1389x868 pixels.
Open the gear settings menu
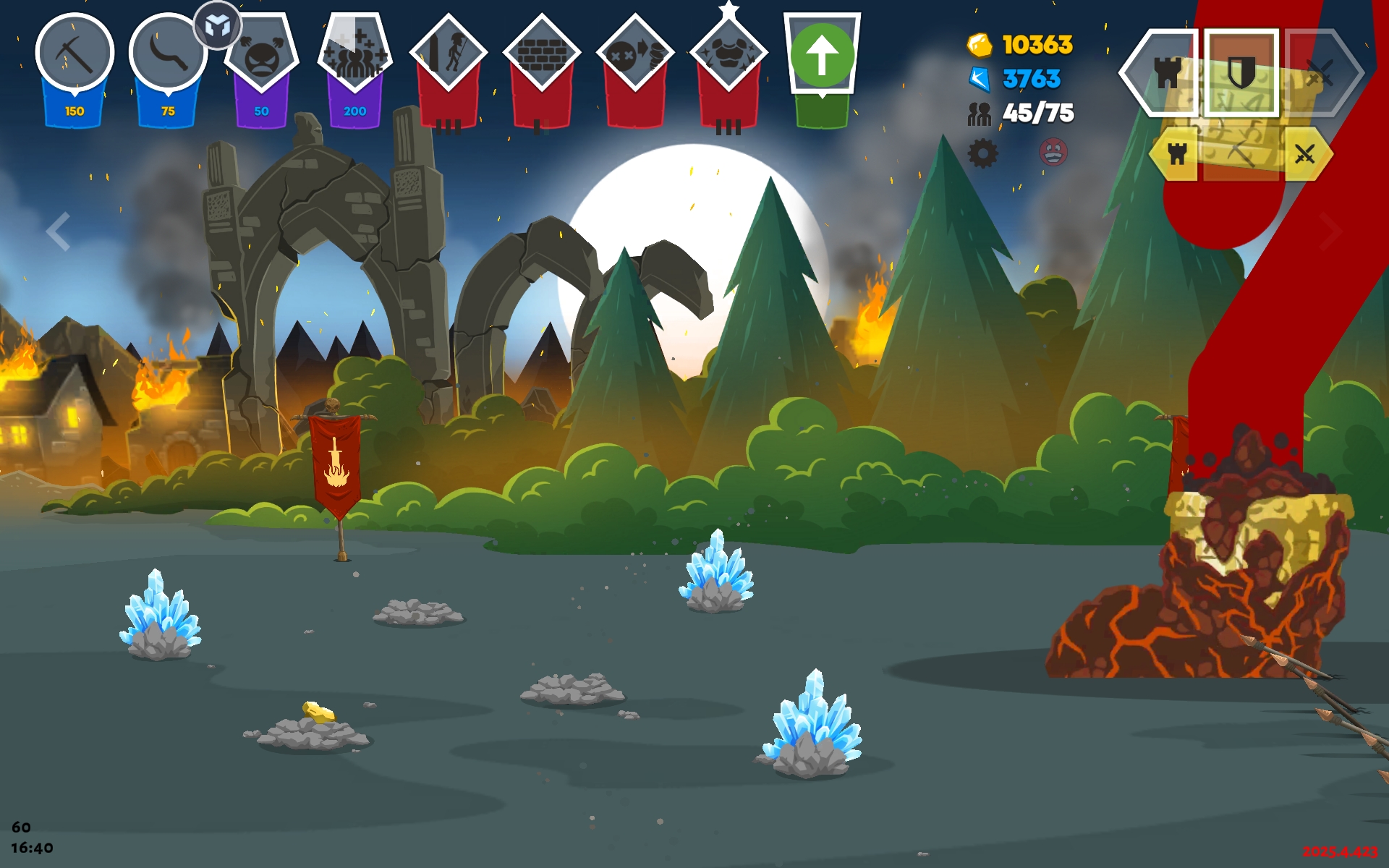pyautogui.click(x=982, y=153)
